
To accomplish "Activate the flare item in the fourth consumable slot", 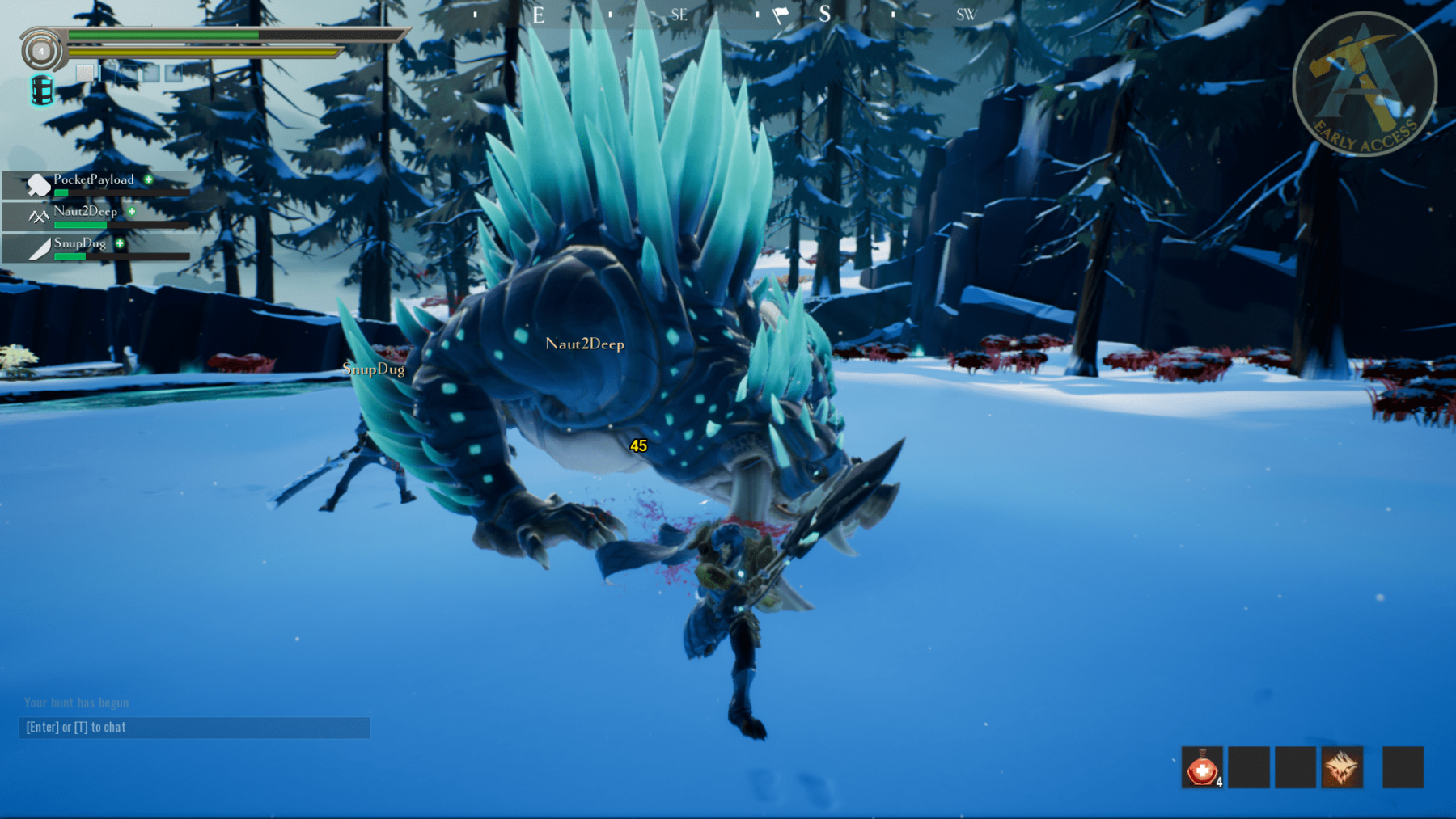I will [1342, 767].
